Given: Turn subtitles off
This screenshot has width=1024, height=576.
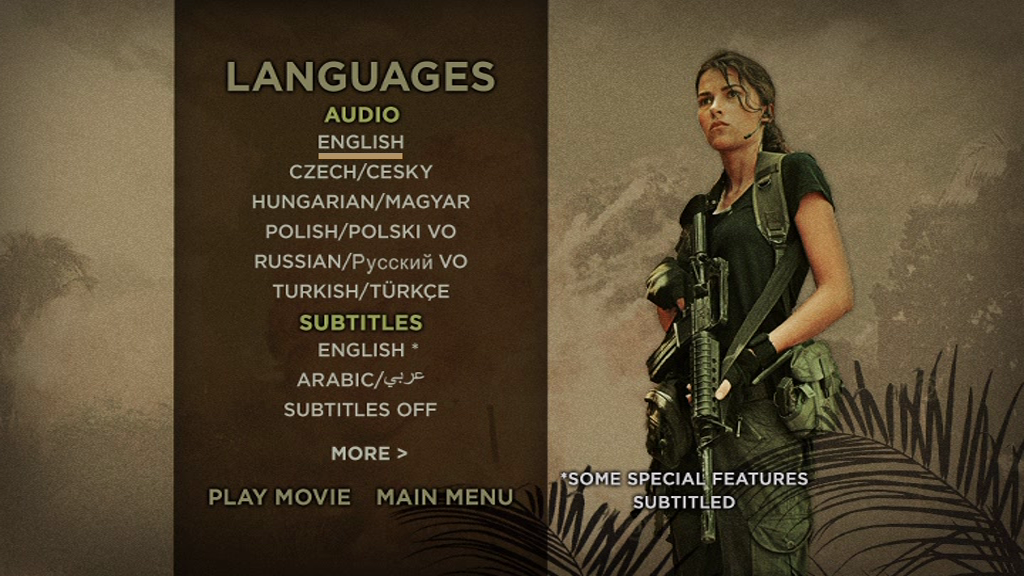Looking at the screenshot, I should pyautogui.click(x=360, y=410).
